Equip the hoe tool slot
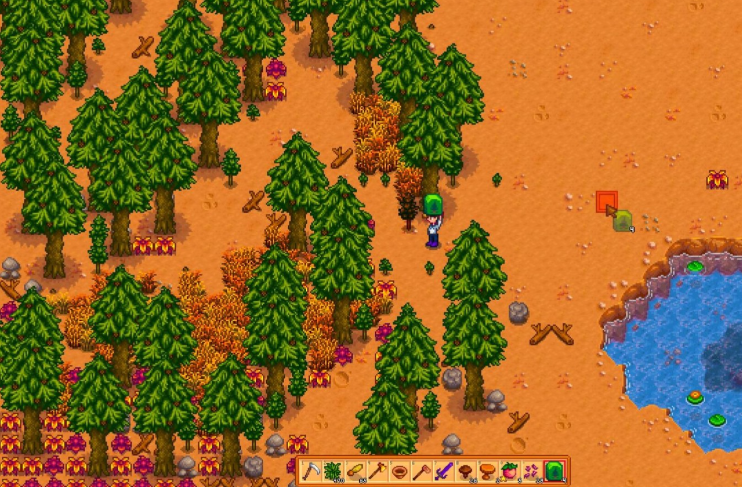The width and height of the screenshot is (742, 487). [421, 470]
